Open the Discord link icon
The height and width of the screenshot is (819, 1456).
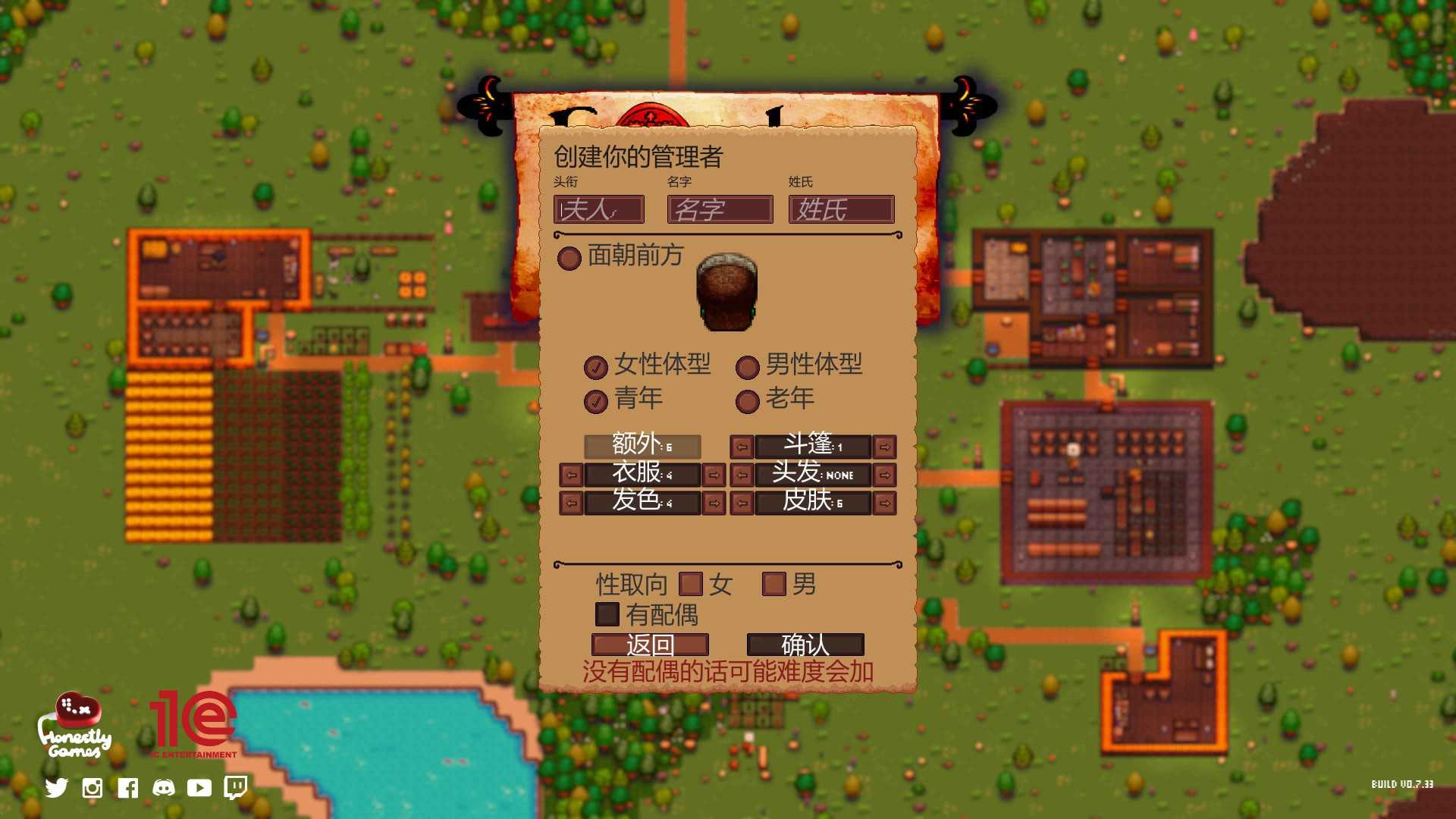(x=164, y=788)
